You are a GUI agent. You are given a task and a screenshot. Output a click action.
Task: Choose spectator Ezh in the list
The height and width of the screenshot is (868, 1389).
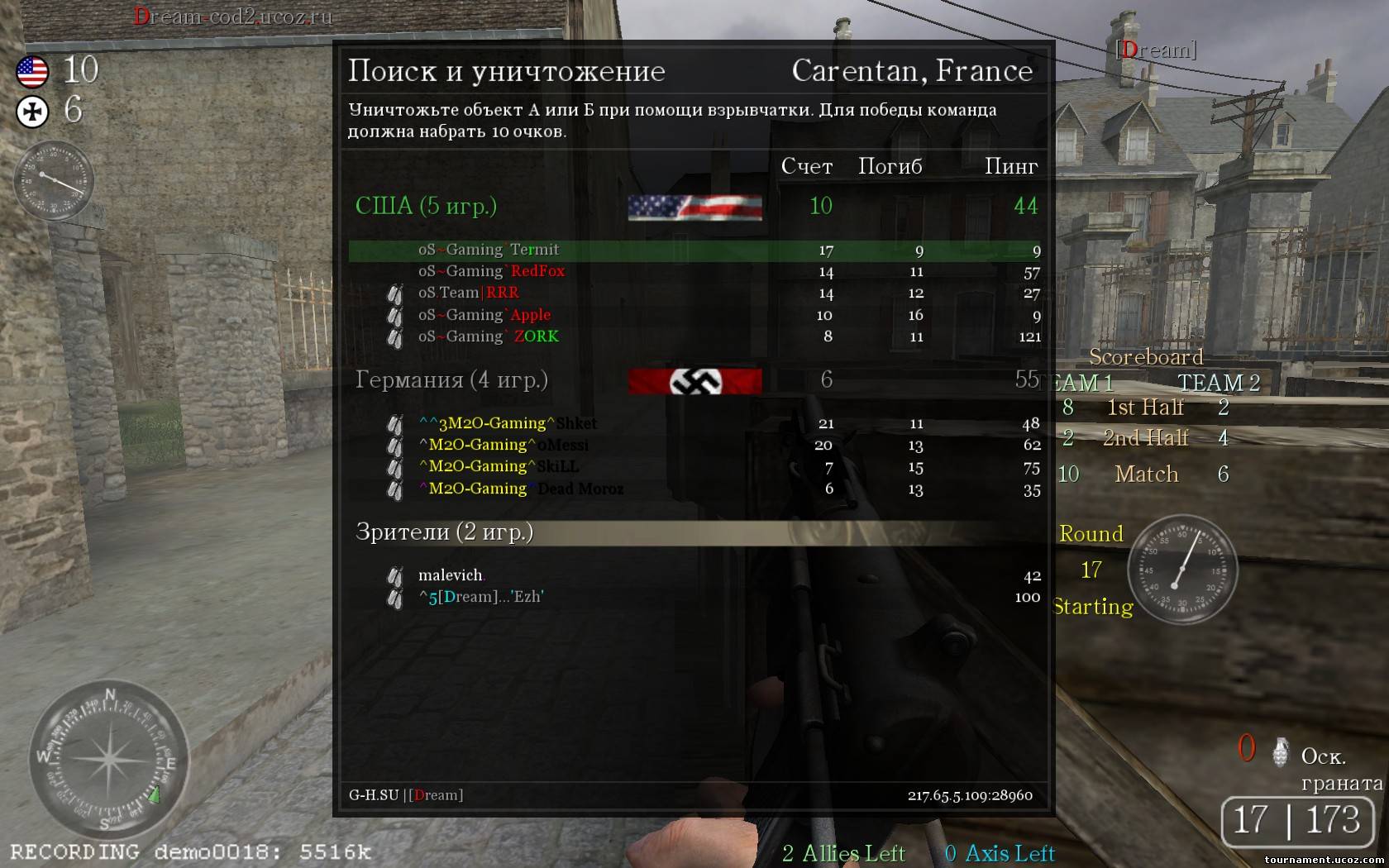pyautogui.click(x=481, y=597)
